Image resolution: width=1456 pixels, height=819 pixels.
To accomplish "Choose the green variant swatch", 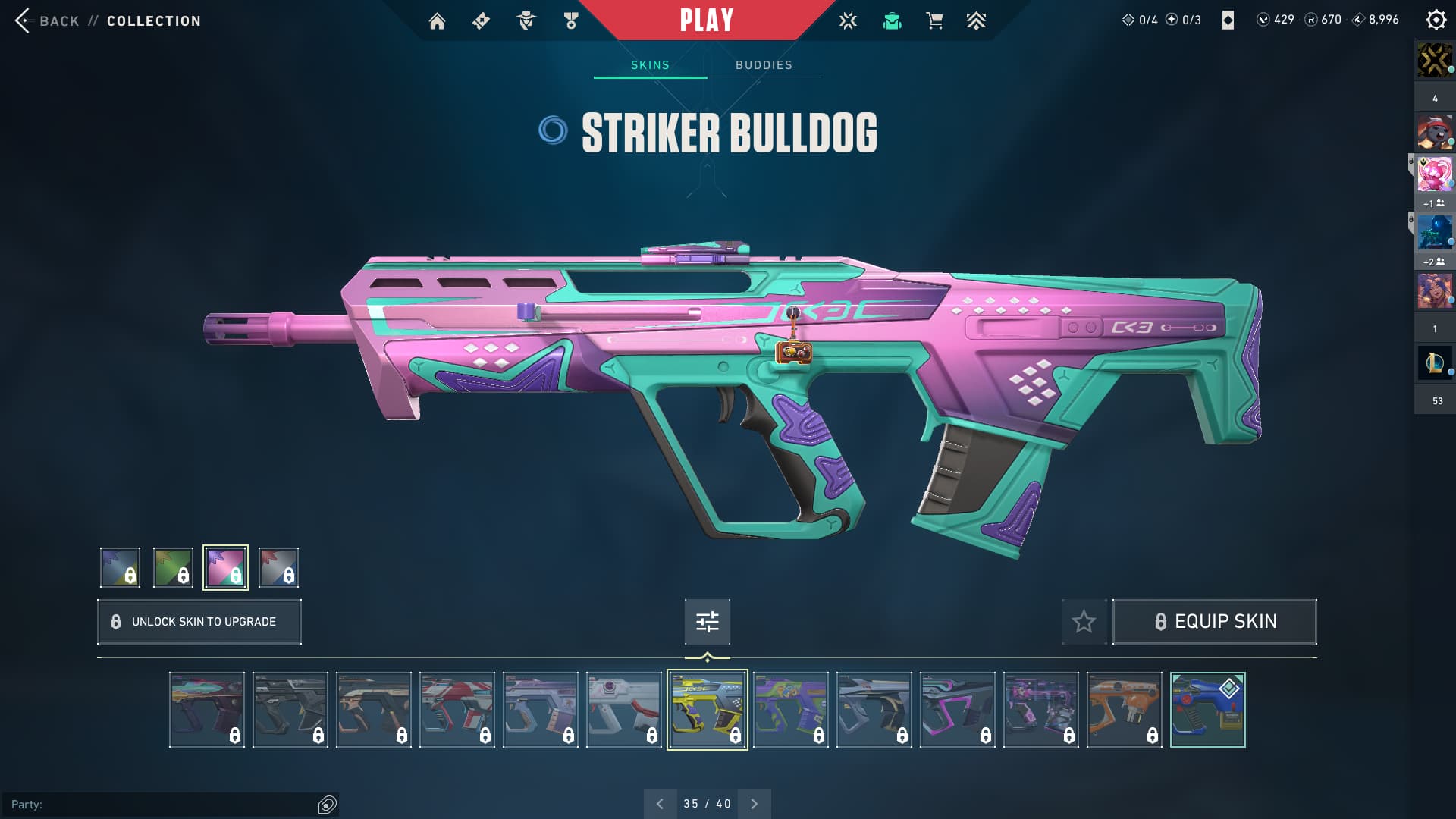I will (x=173, y=567).
